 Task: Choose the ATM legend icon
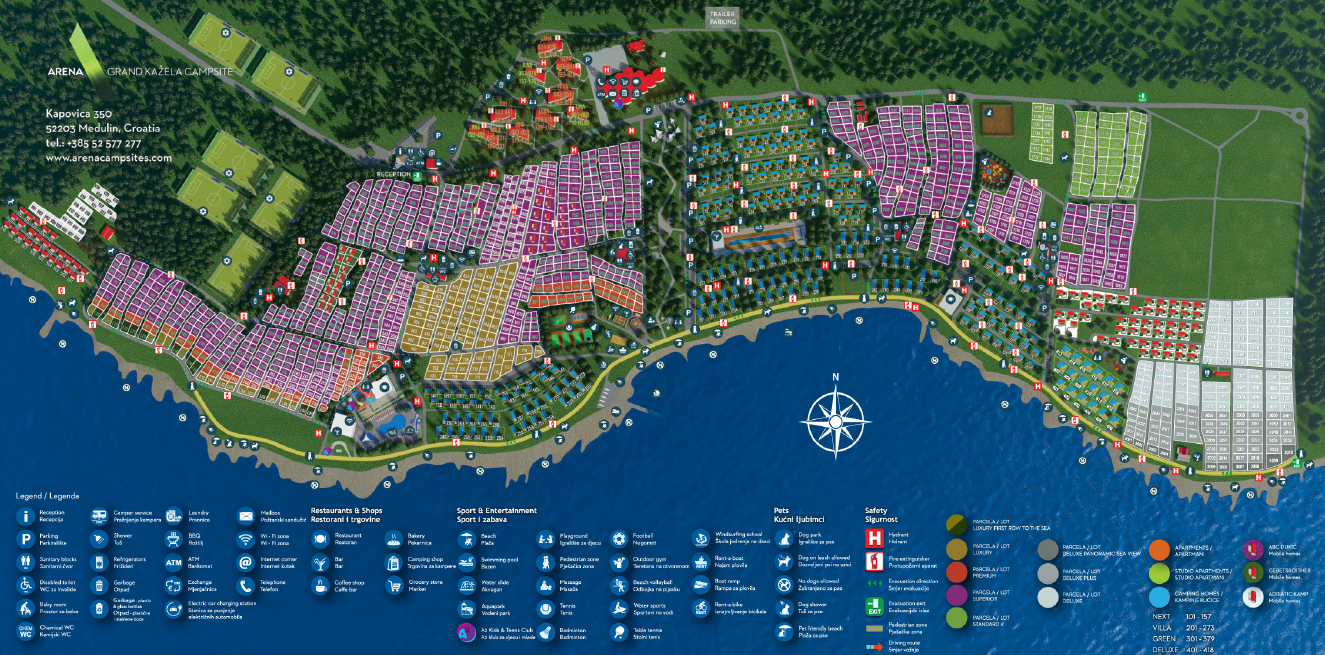(x=172, y=562)
